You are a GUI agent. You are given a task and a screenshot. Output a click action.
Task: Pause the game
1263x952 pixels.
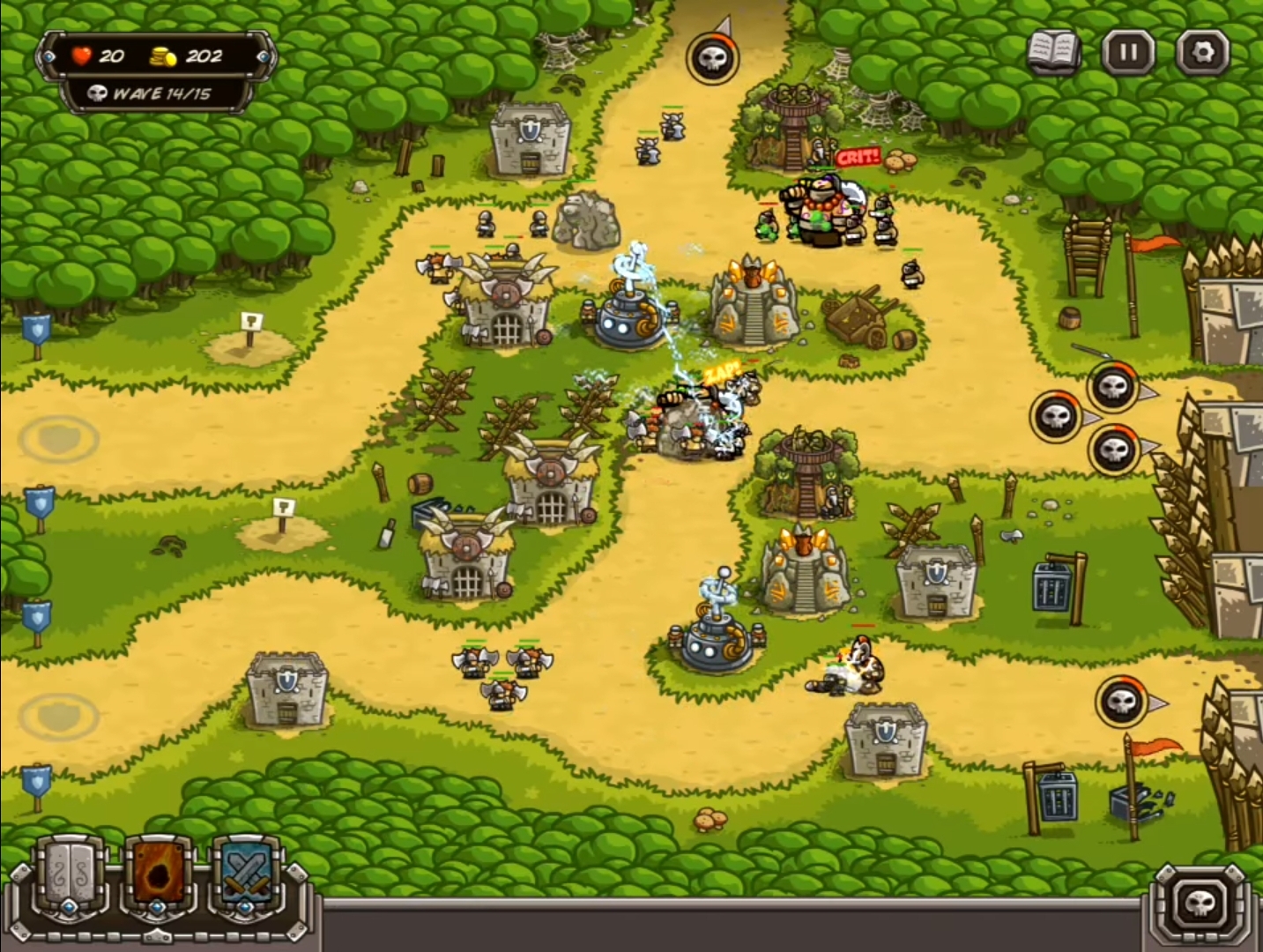point(1128,52)
